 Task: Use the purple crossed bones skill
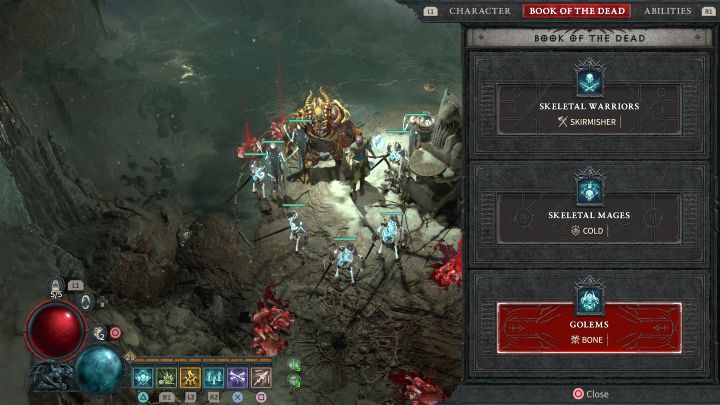click(238, 377)
